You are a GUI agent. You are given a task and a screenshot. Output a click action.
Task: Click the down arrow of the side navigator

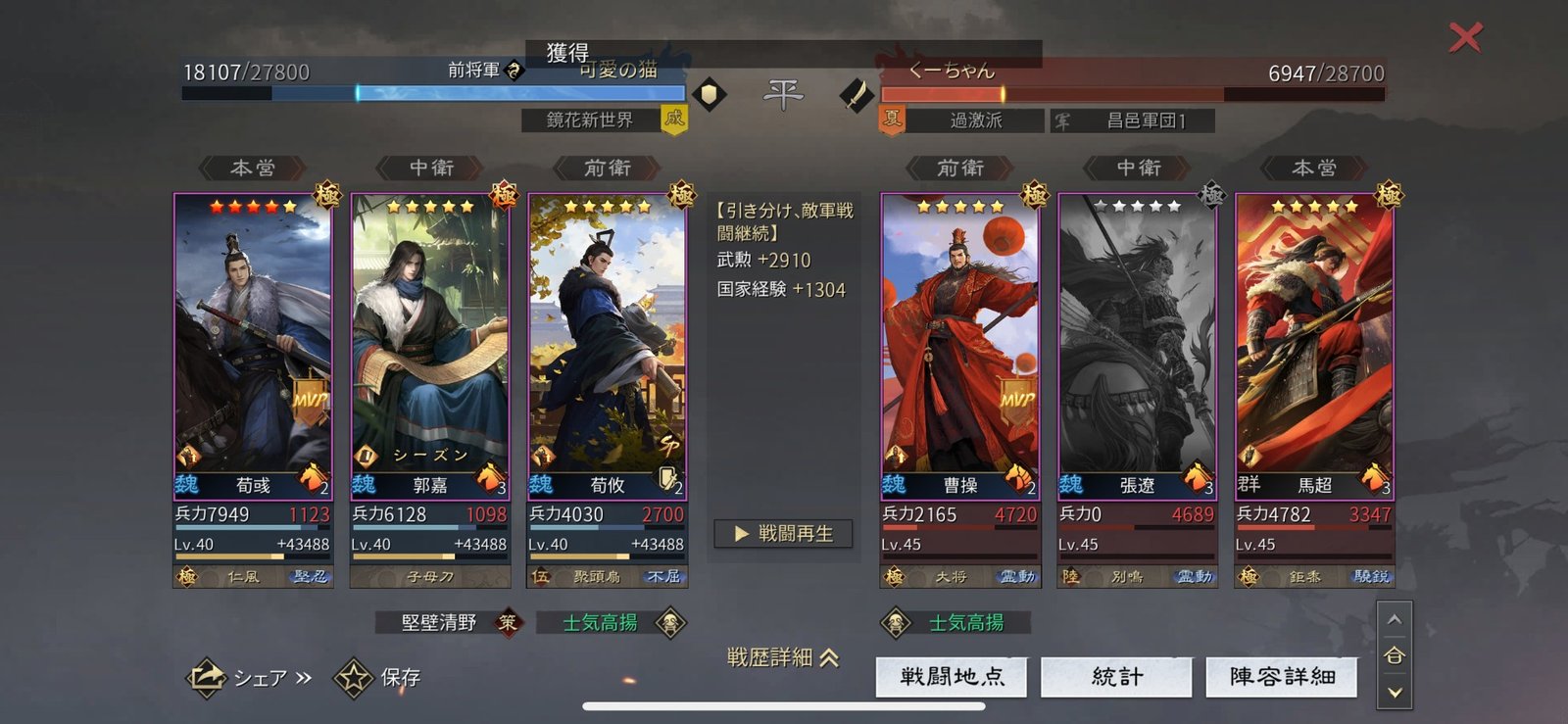point(1395,693)
